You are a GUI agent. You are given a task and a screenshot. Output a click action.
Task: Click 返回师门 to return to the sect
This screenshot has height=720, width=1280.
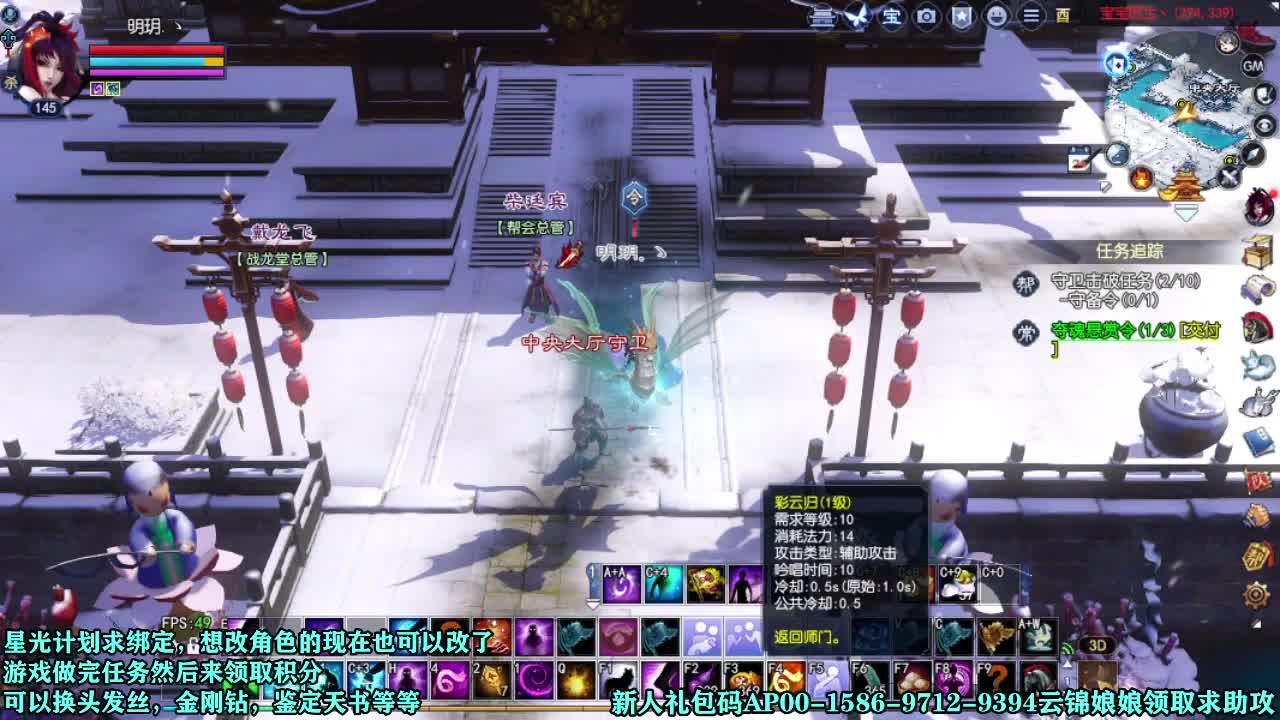point(806,637)
